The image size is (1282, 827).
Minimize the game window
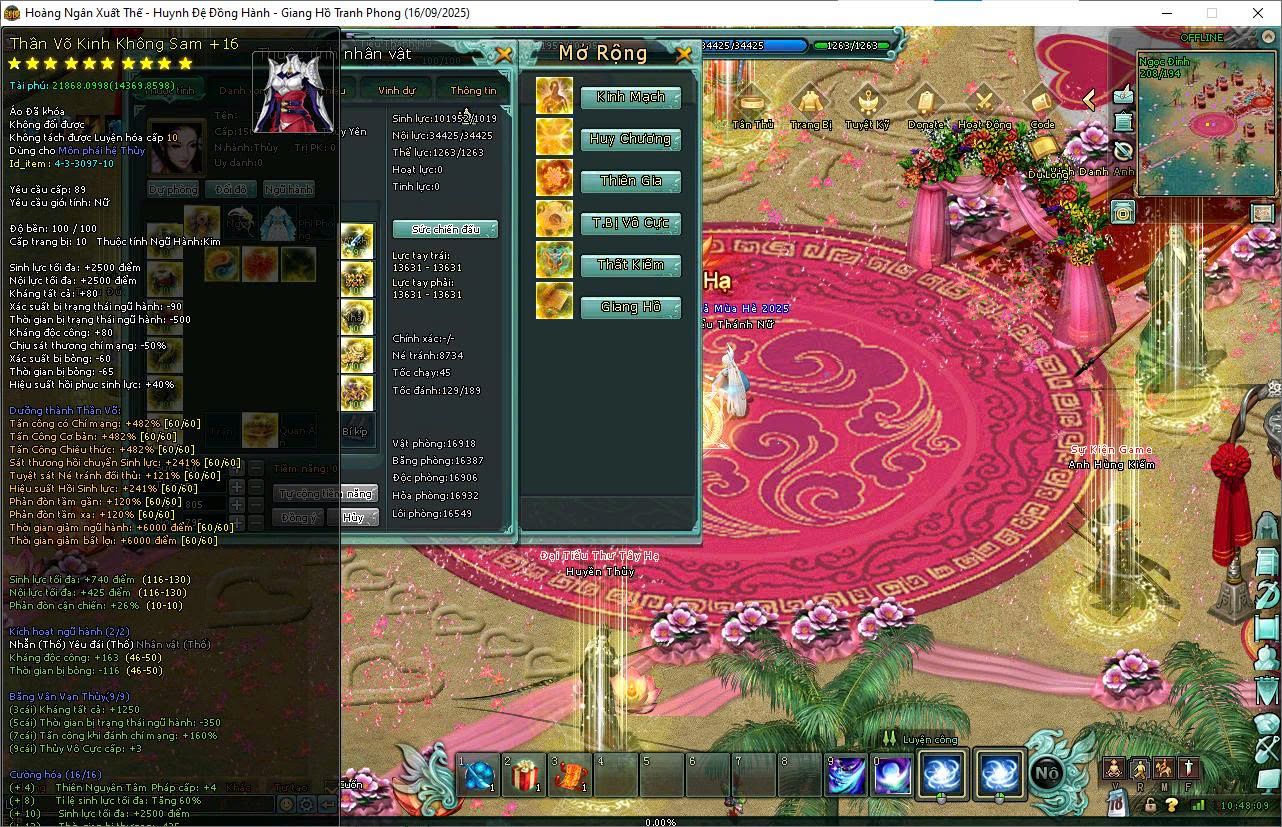pos(1165,13)
